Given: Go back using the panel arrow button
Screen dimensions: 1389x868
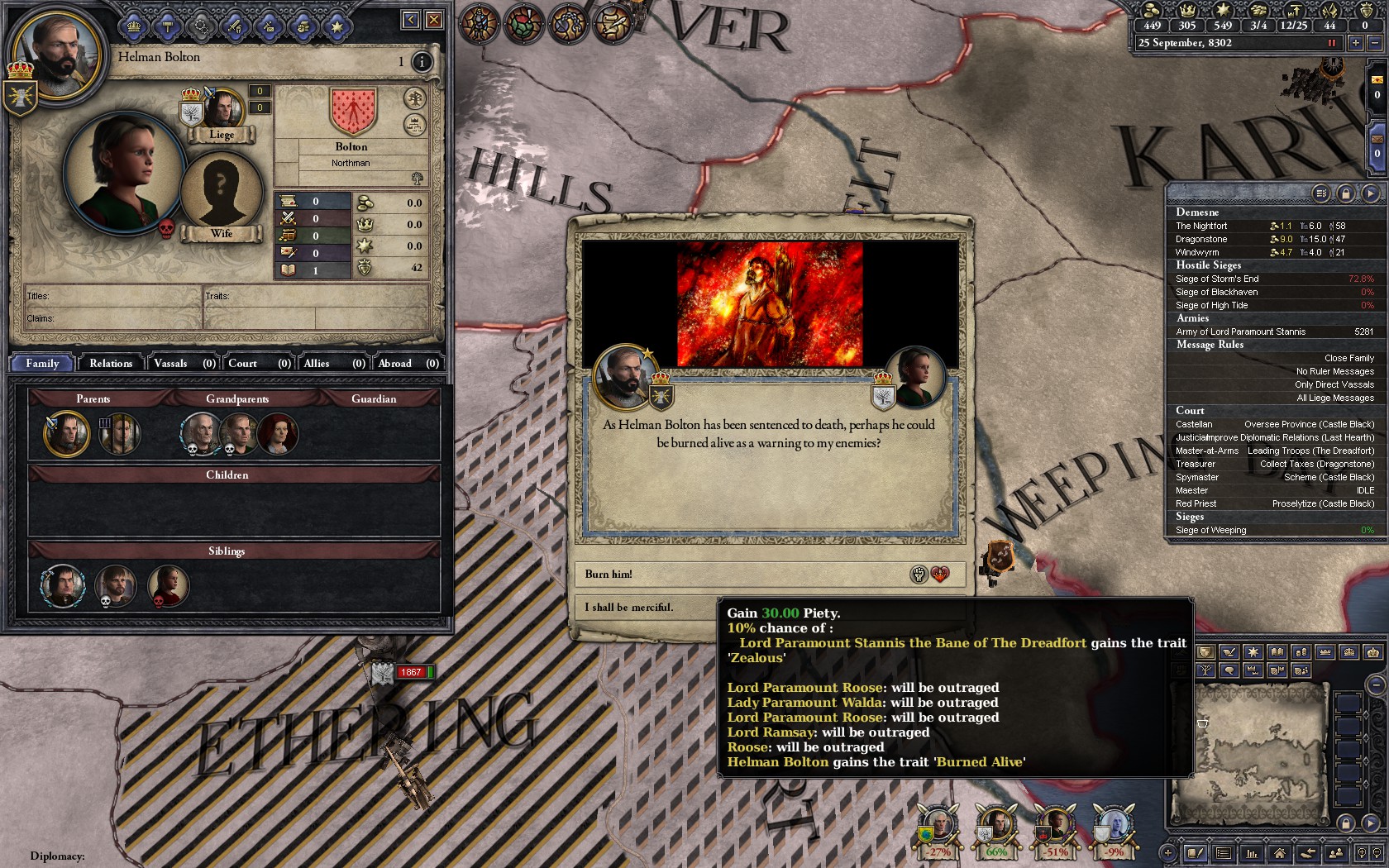Looking at the screenshot, I should 410,20.
